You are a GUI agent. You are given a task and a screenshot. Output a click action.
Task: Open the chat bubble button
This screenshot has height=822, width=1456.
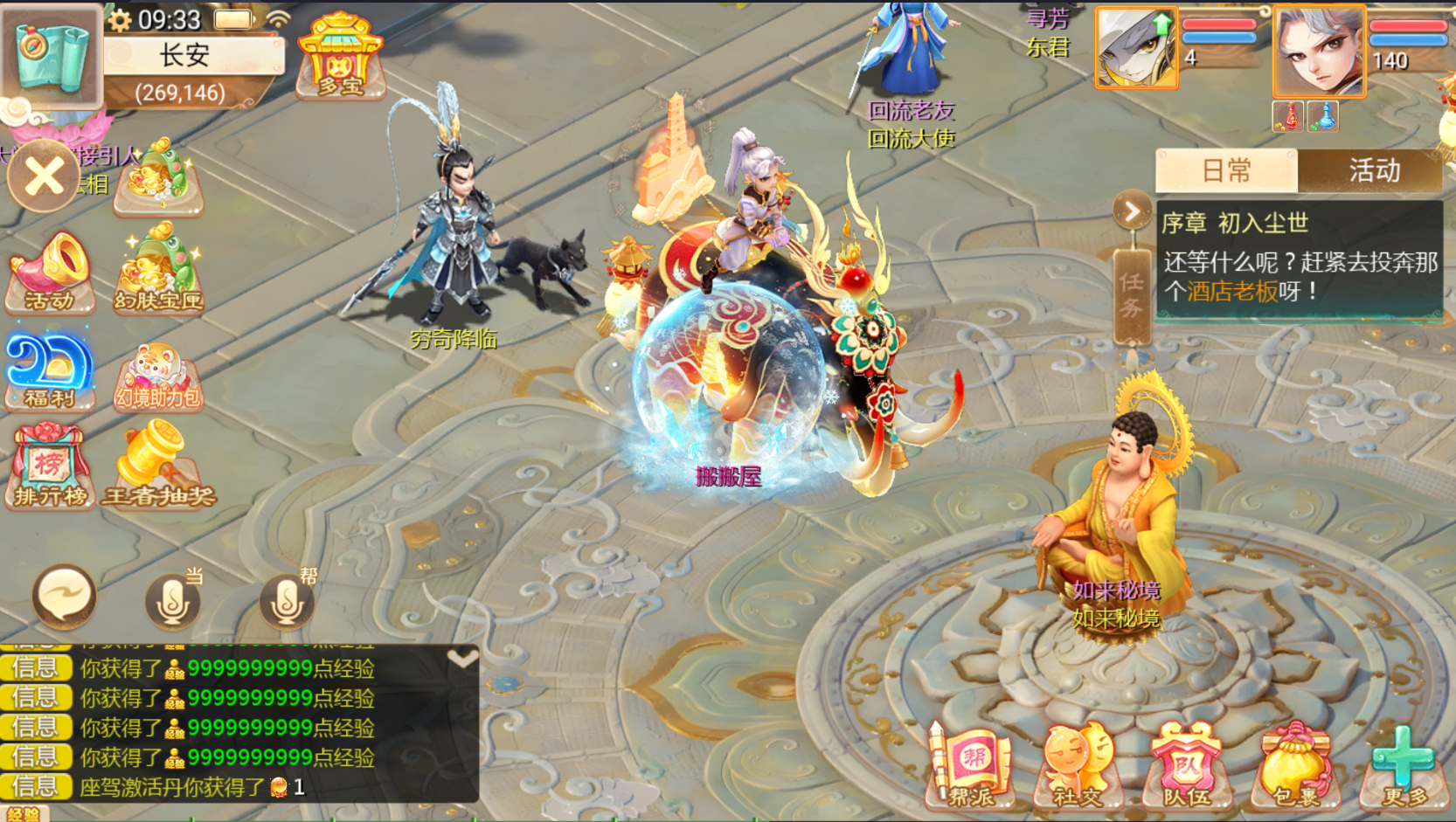(x=64, y=597)
